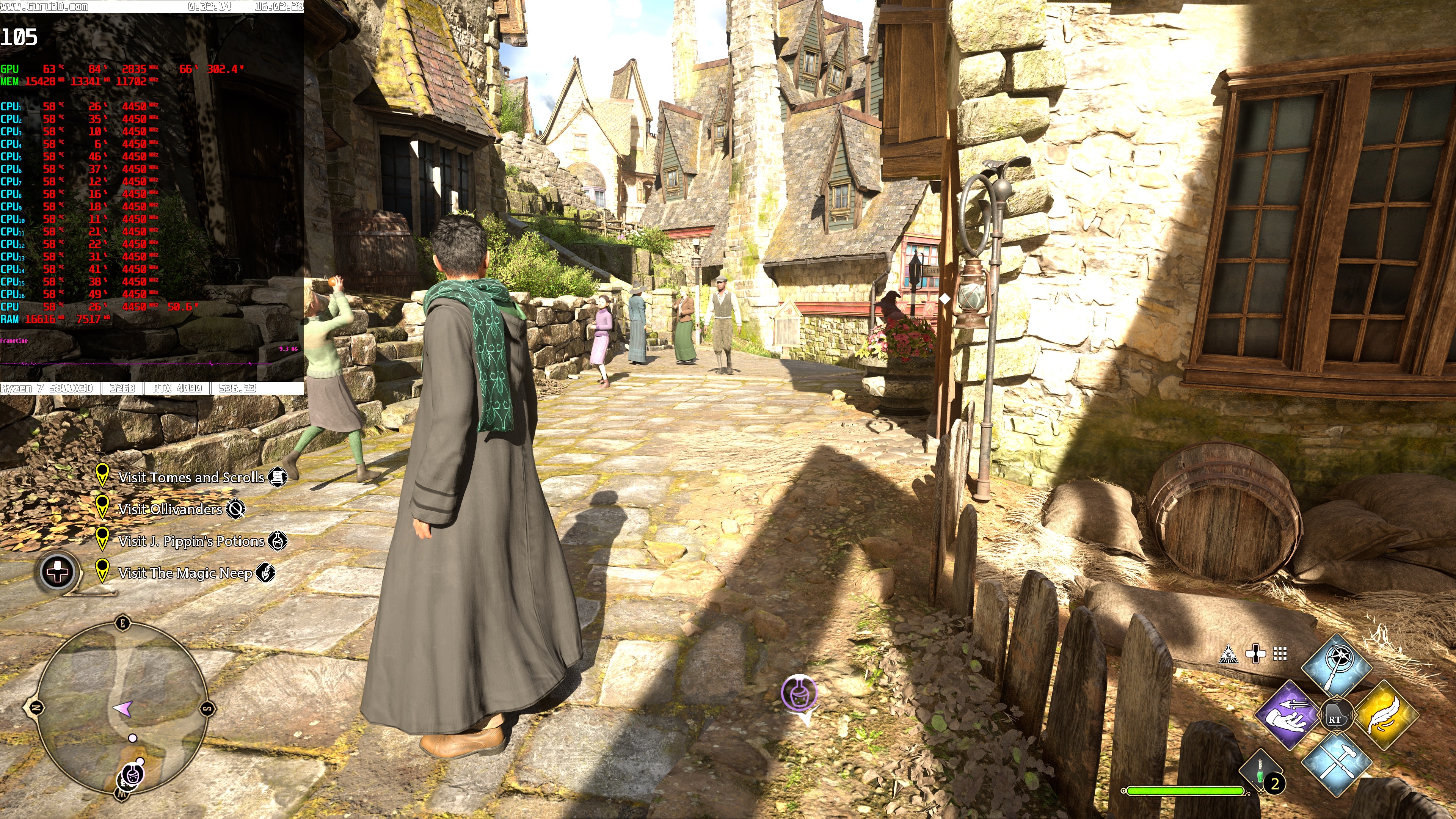Click the Revelio eye pyramid icon
Image resolution: width=1456 pixels, height=819 pixels.
pyautogui.click(x=1229, y=654)
